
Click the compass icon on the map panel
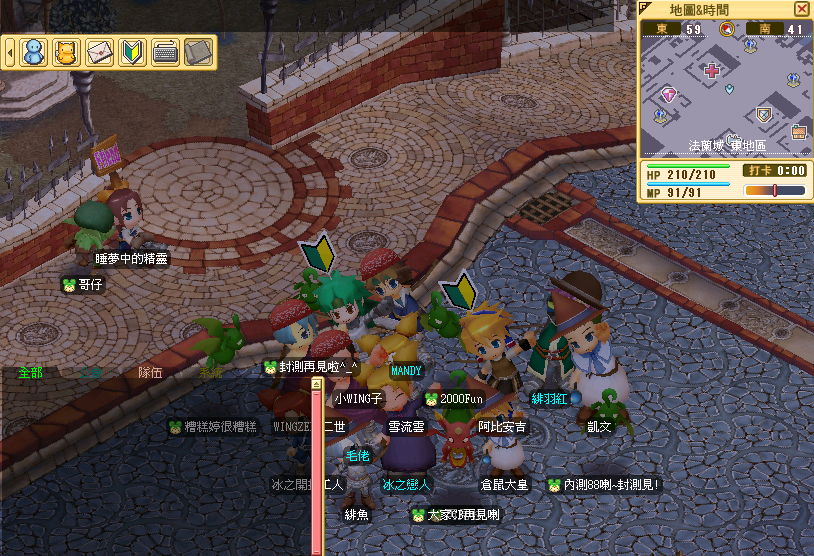point(727,29)
